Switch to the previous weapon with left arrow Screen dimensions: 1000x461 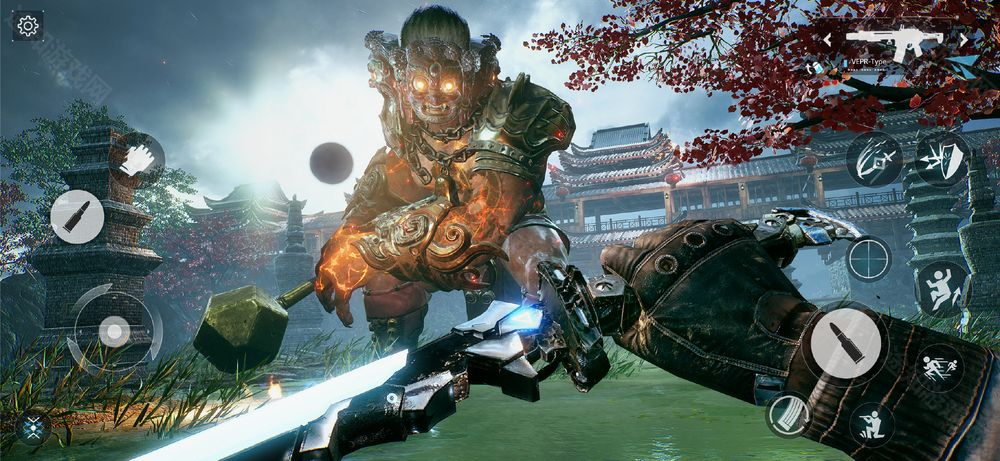pyautogui.click(x=828, y=40)
